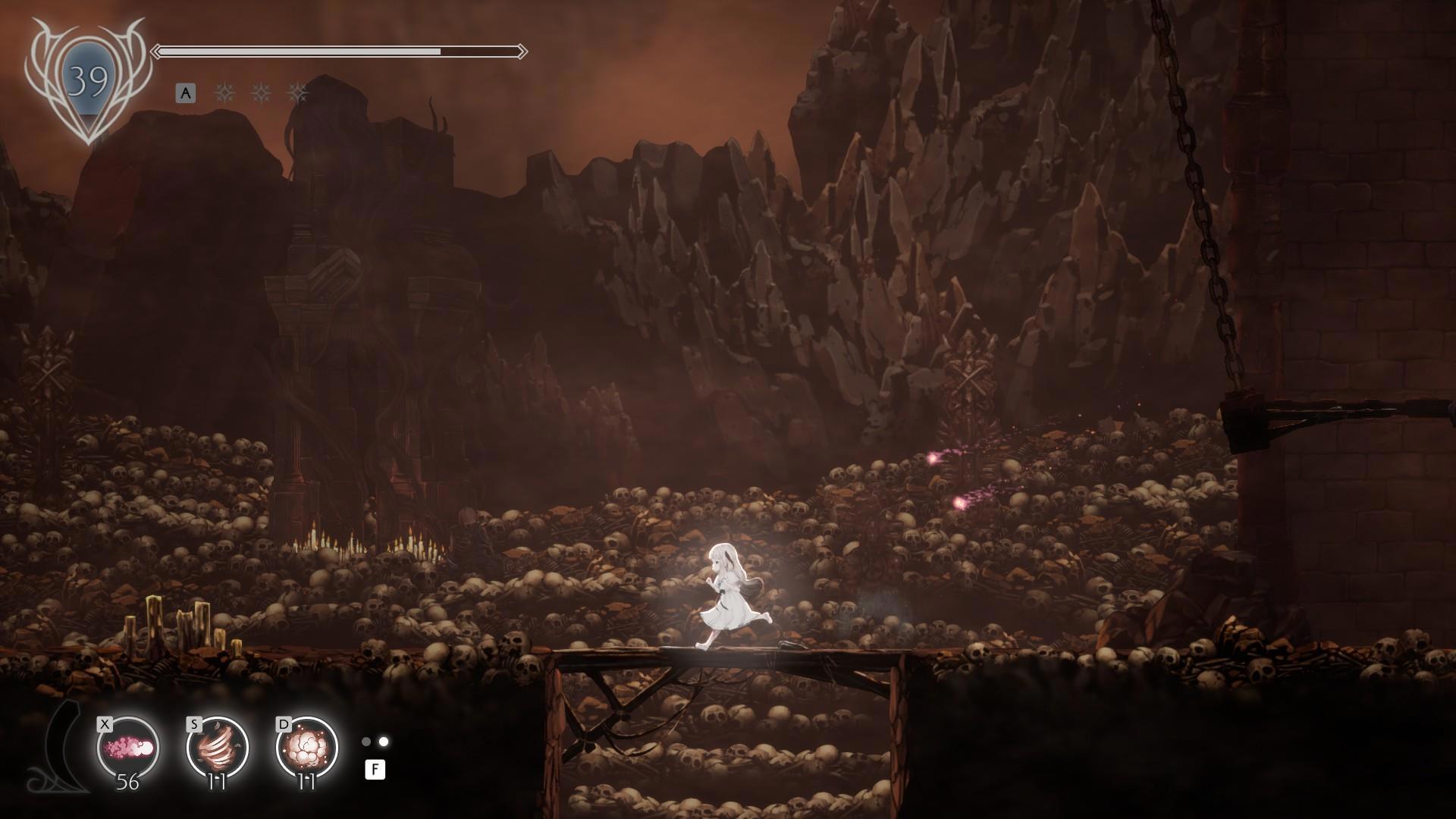
Task: Use the whirlwind tornado skill
Action: click(218, 748)
